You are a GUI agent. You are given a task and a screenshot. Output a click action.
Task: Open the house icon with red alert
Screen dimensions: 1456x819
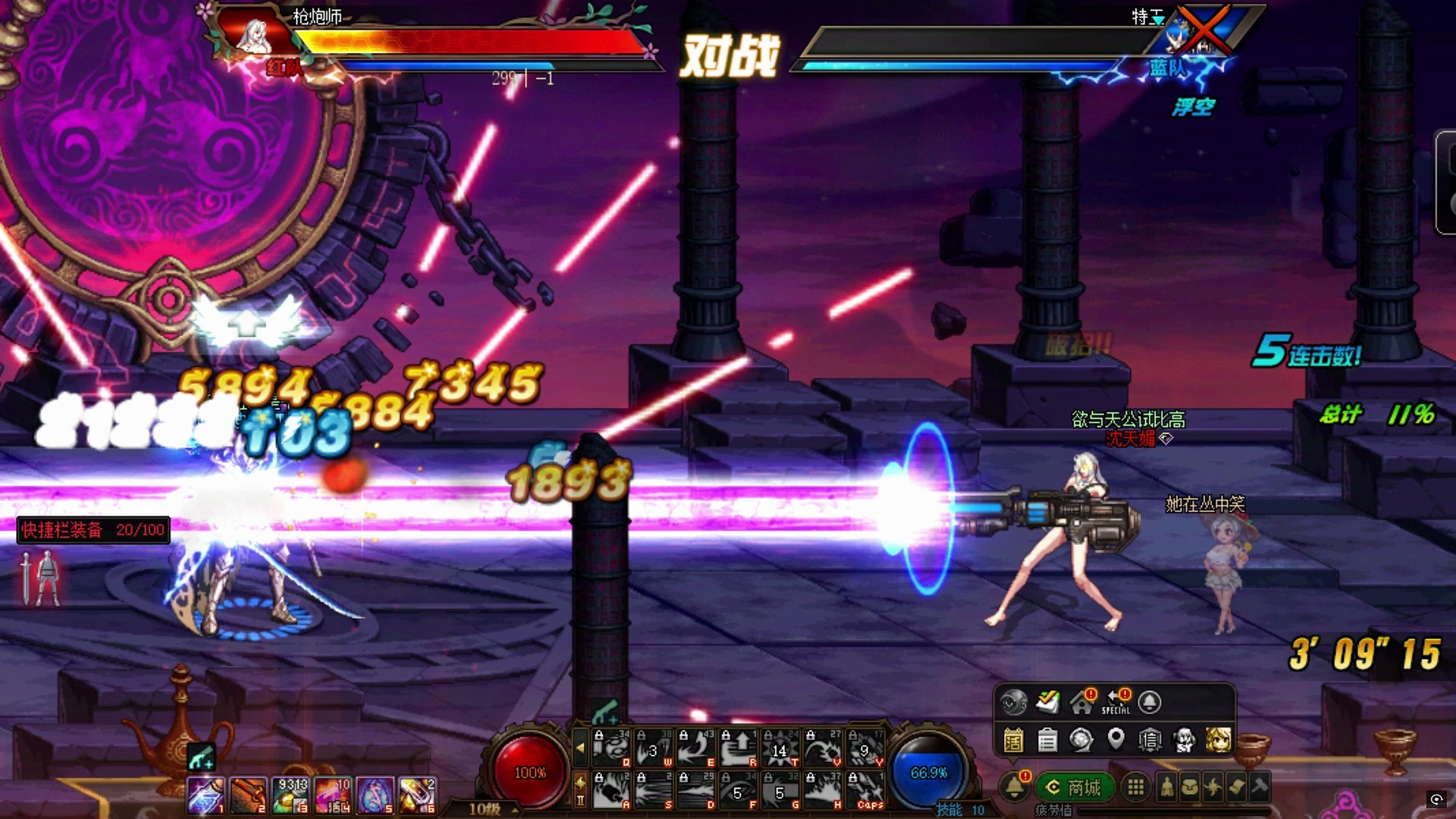[1082, 702]
